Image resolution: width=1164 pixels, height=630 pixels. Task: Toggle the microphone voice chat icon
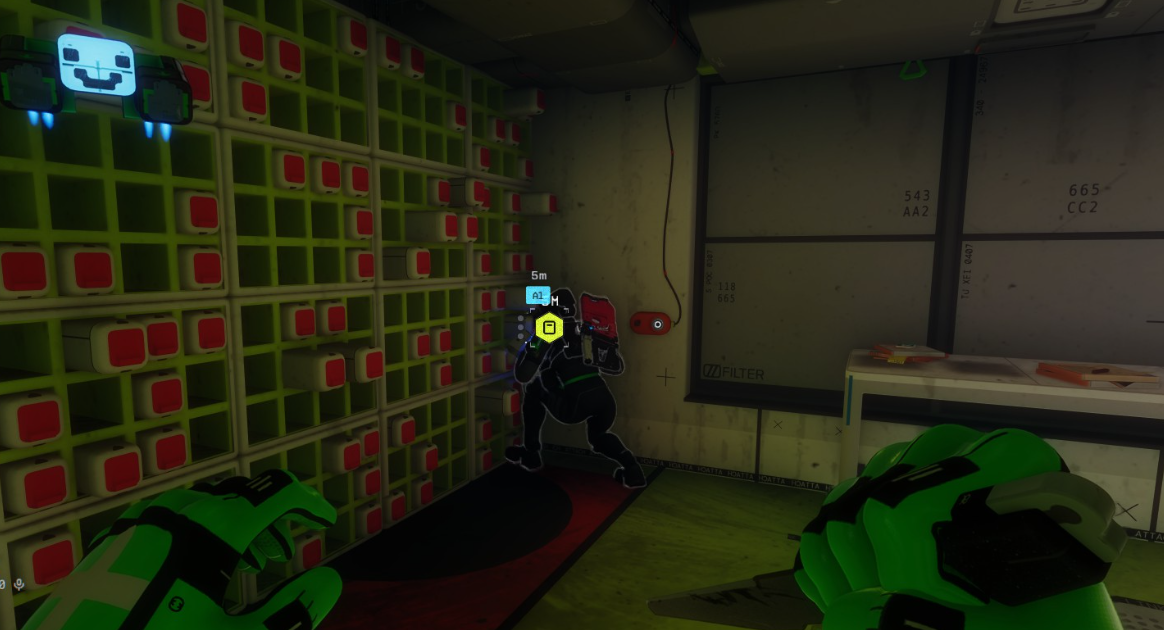[x=19, y=584]
